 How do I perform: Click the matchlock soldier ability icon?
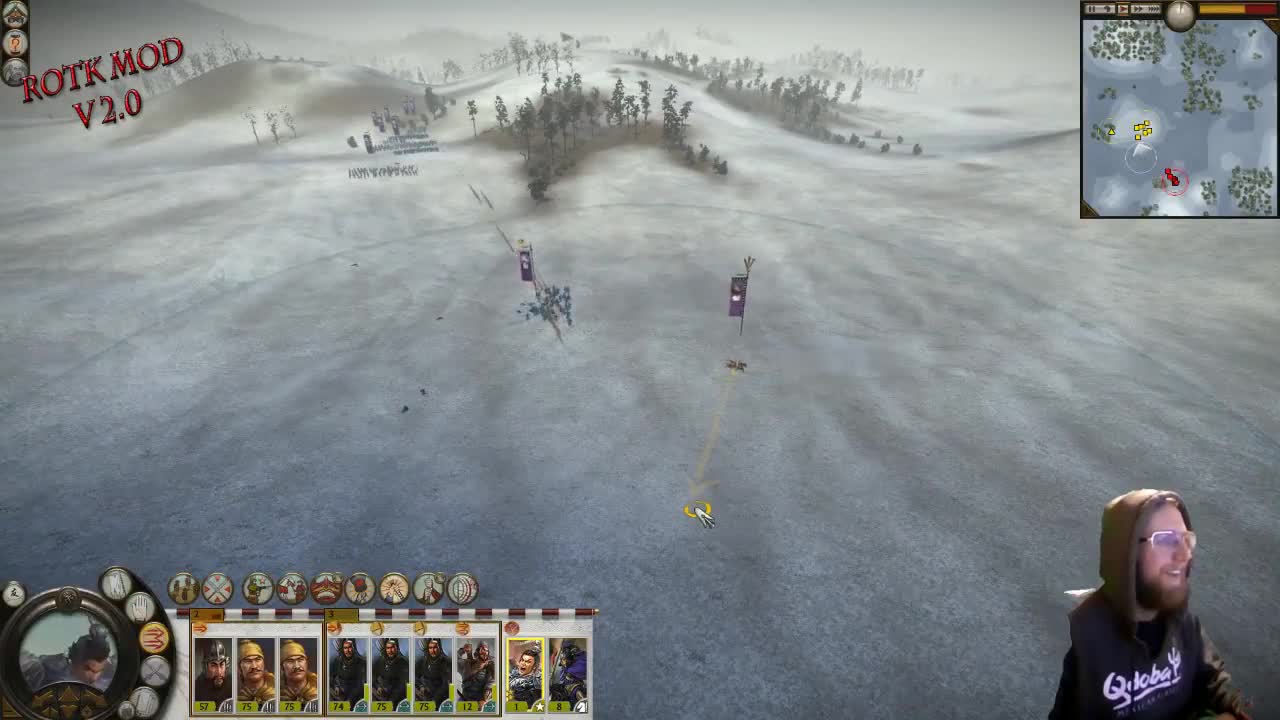[x=259, y=588]
